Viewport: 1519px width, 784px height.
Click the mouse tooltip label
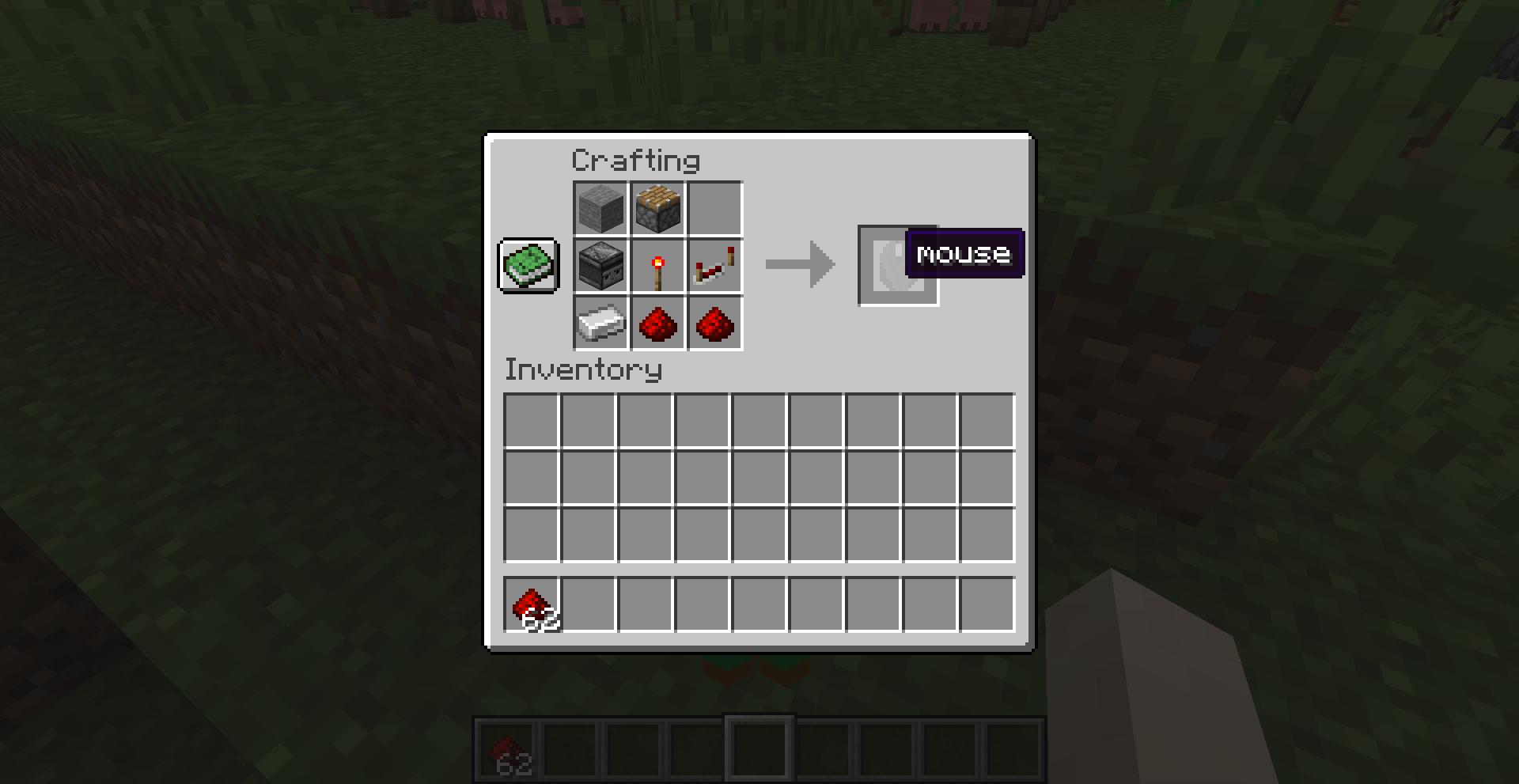(964, 254)
